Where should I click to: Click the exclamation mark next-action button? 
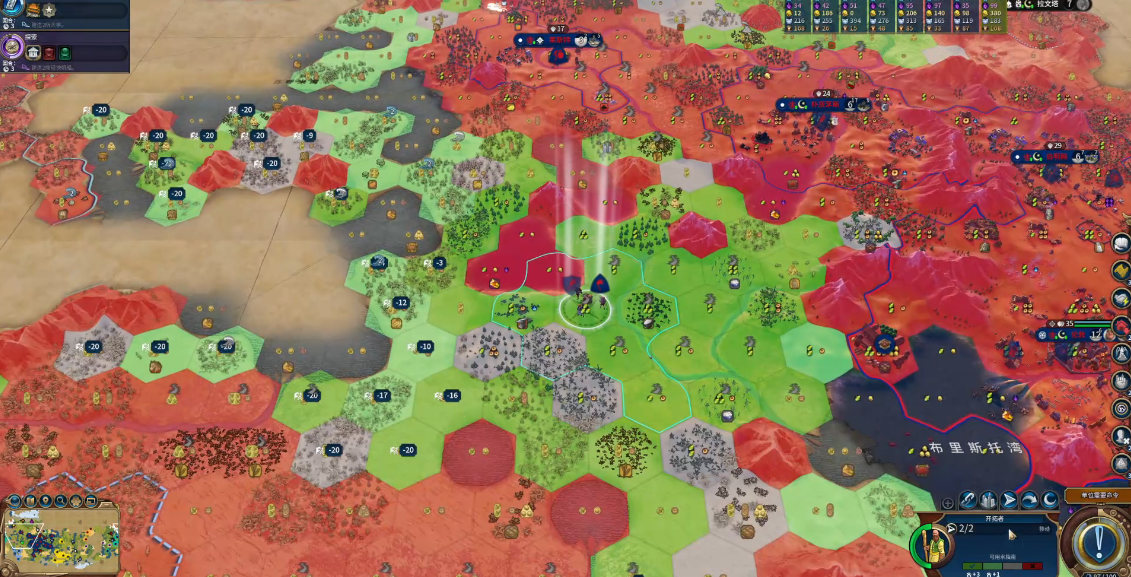click(x=1099, y=540)
